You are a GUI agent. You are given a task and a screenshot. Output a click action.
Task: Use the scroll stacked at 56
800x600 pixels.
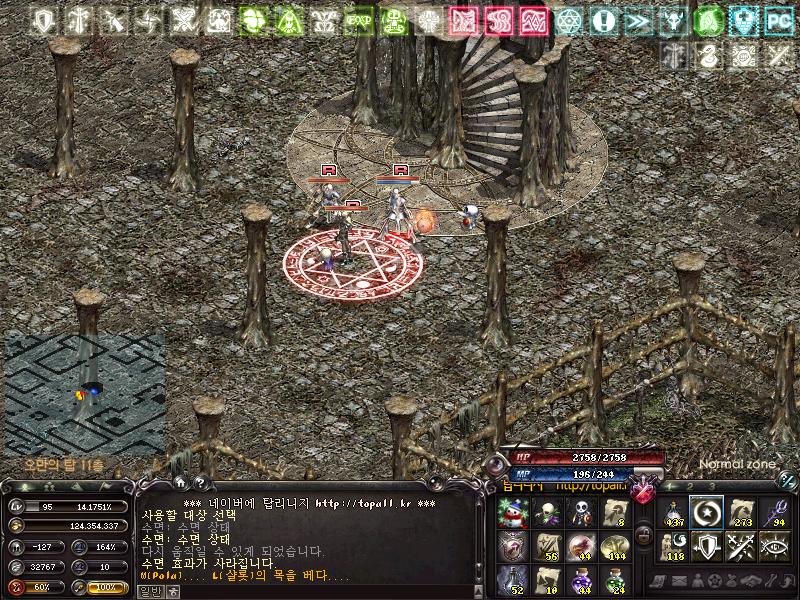coord(546,546)
